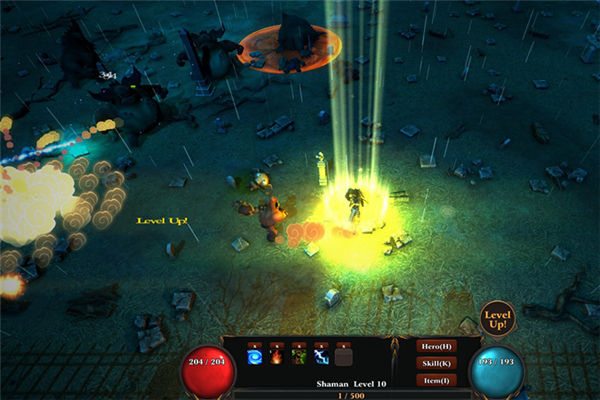Trigger the blue lightning skill

tap(321, 358)
